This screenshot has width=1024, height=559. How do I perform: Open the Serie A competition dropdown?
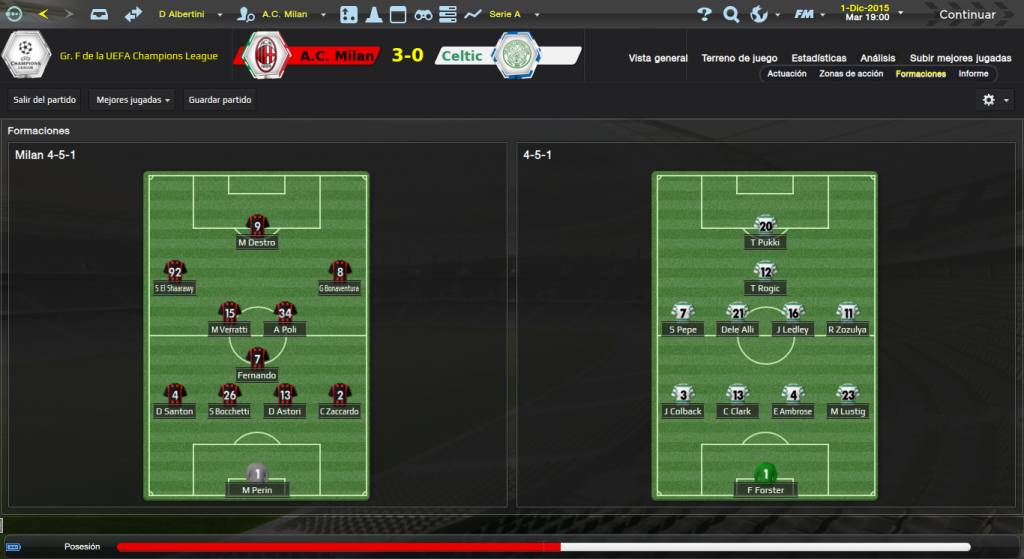[x=513, y=14]
